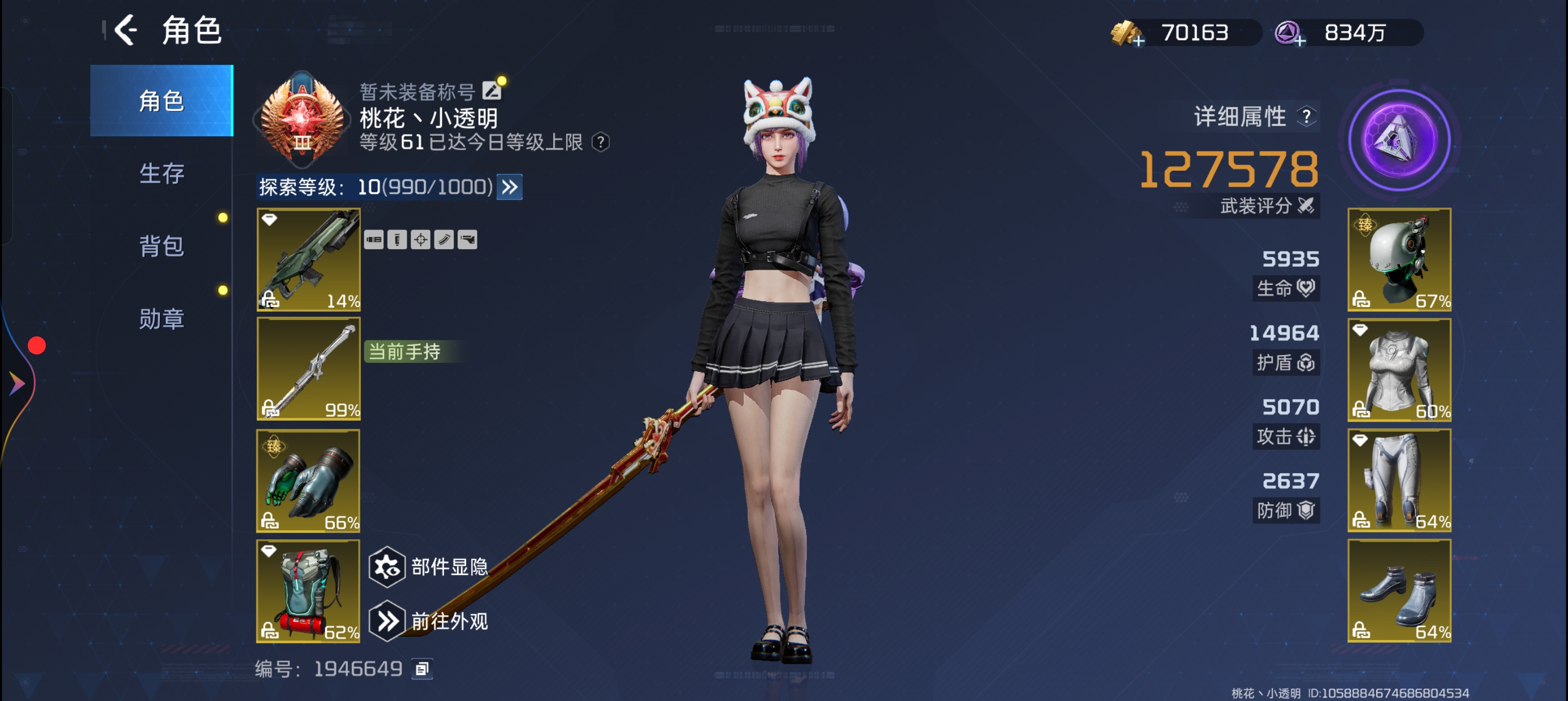The height and width of the screenshot is (701, 1568).
Task: Open the gloves equipment slot
Action: (309, 481)
